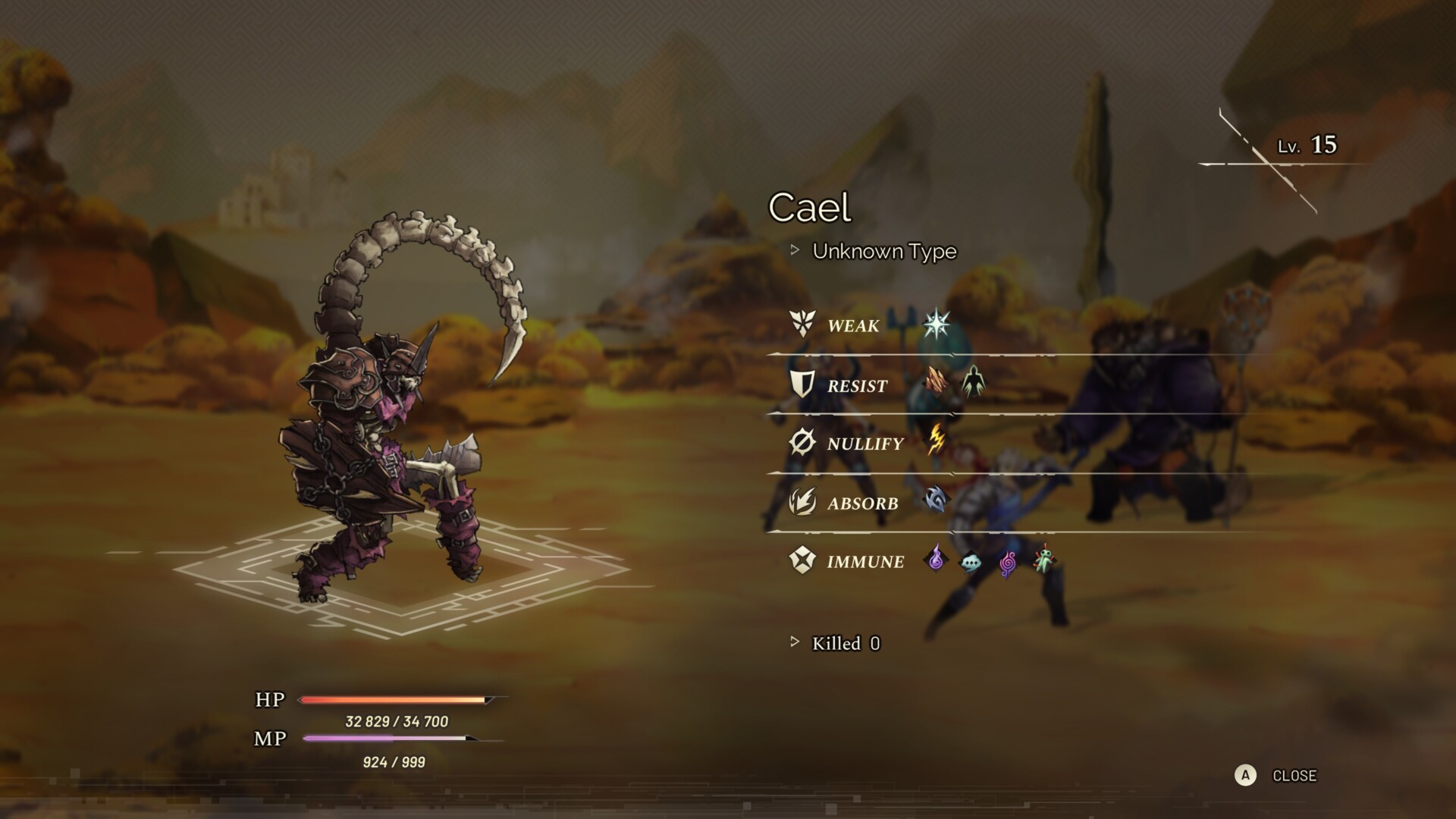Click the purple flame immunity icon

[x=936, y=559]
